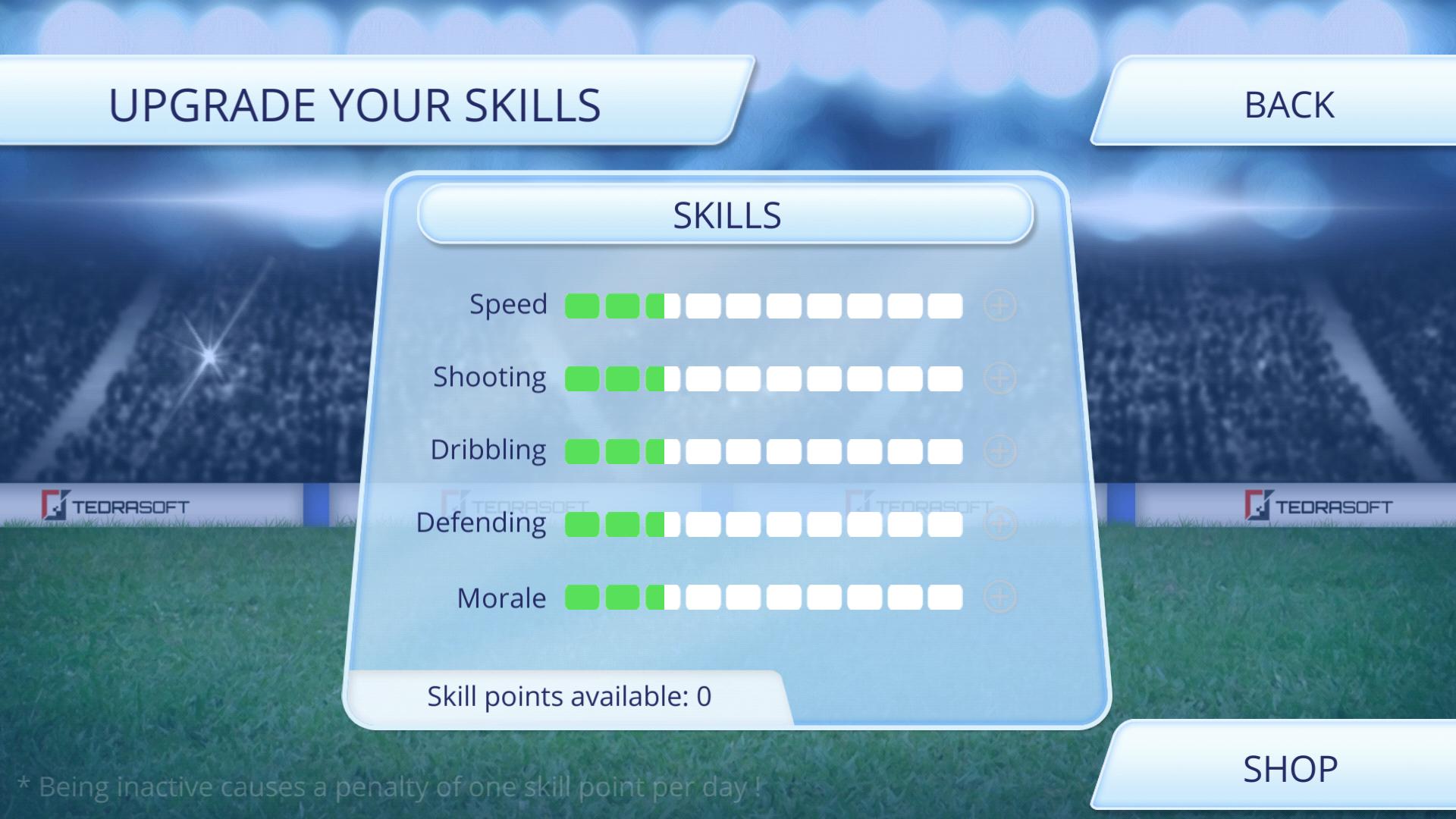
Task: Click the plus icon next to Speed
Action: click(999, 306)
